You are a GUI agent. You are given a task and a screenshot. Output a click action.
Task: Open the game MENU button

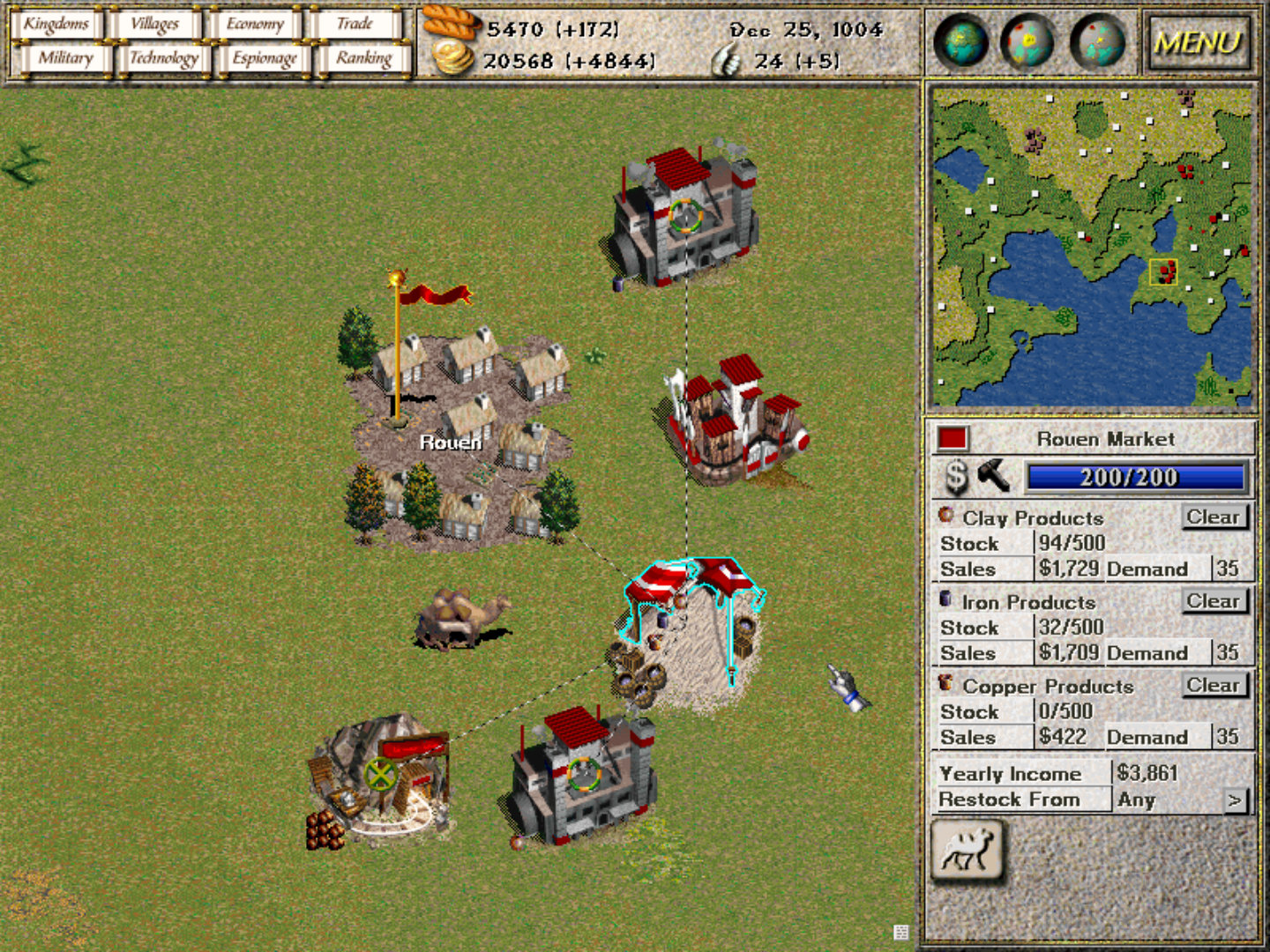click(x=1198, y=42)
